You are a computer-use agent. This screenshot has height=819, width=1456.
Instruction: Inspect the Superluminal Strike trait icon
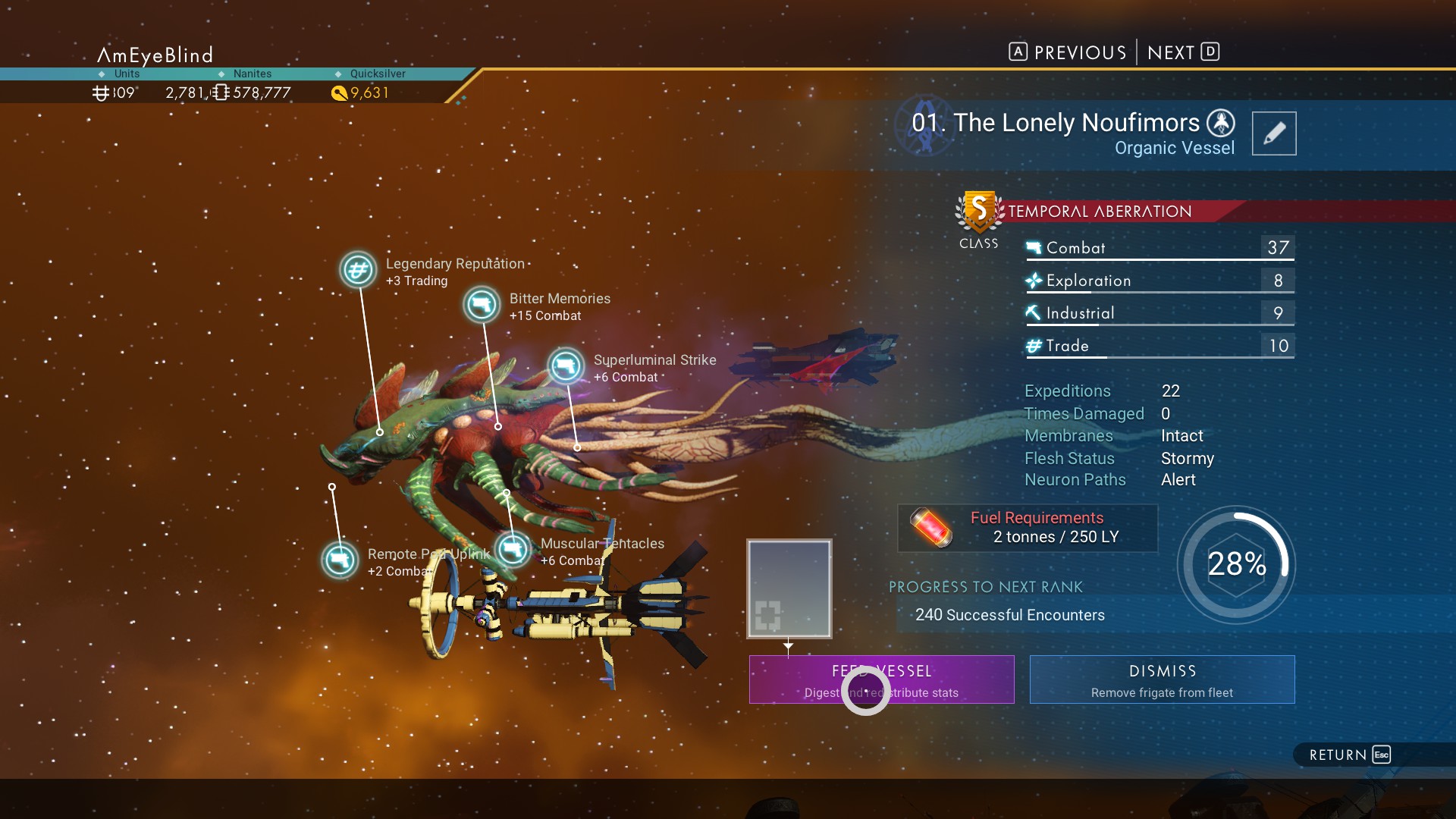[x=566, y=366]
